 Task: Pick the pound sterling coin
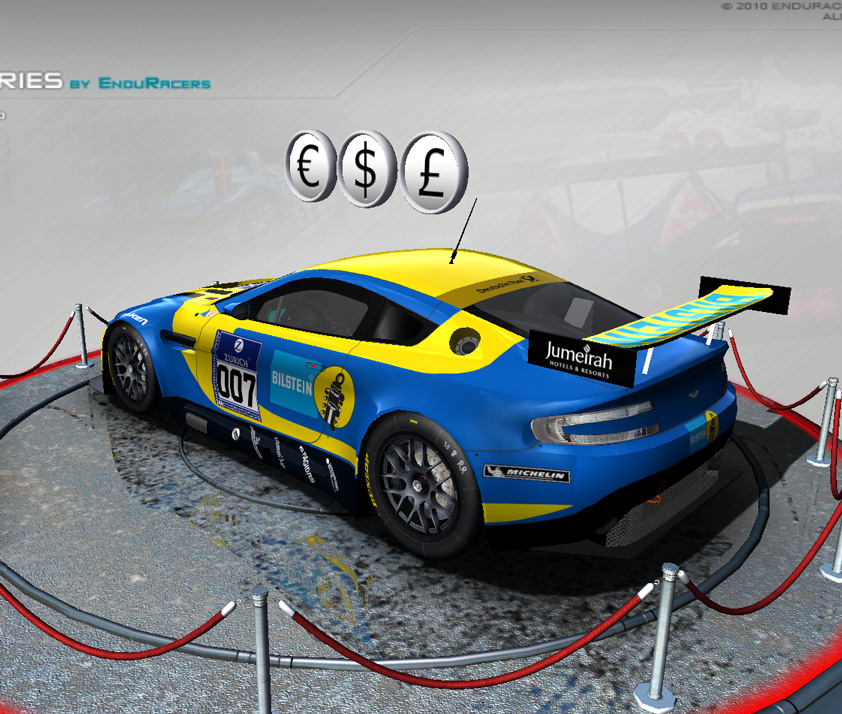tap(434, 173)
